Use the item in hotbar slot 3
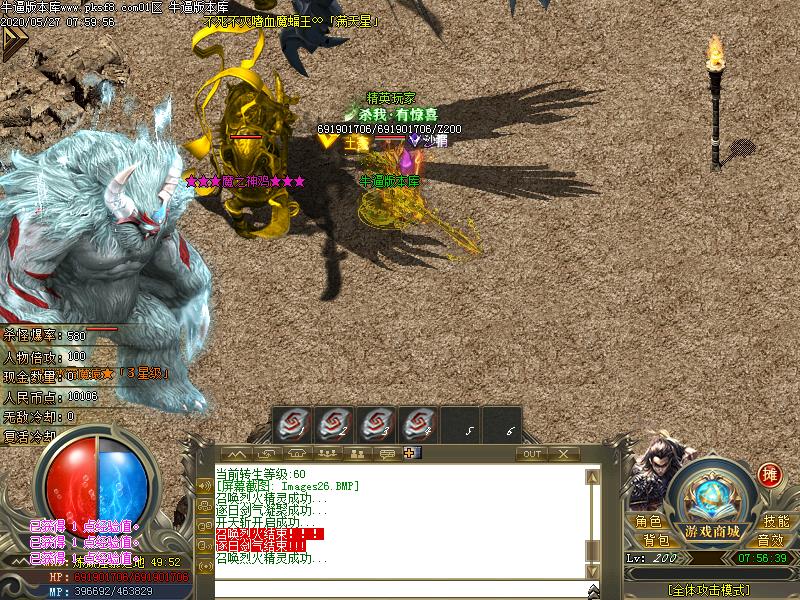Viewport: 800px width, 600px height. coord(376,424)
